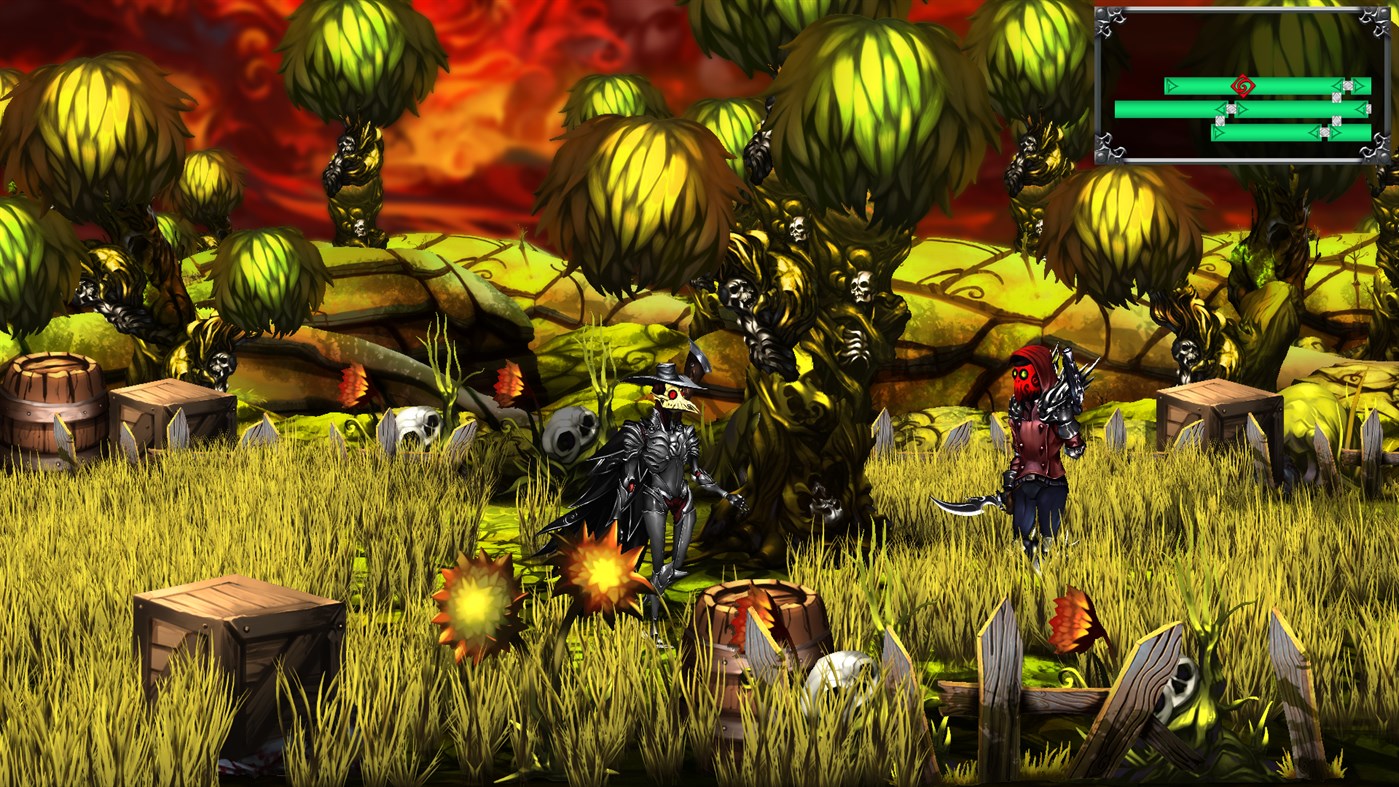Open the bottom bar's left triangle arrow
Image resolution: width=1399 pixels, height=787 pixels.
point(1217,132)
